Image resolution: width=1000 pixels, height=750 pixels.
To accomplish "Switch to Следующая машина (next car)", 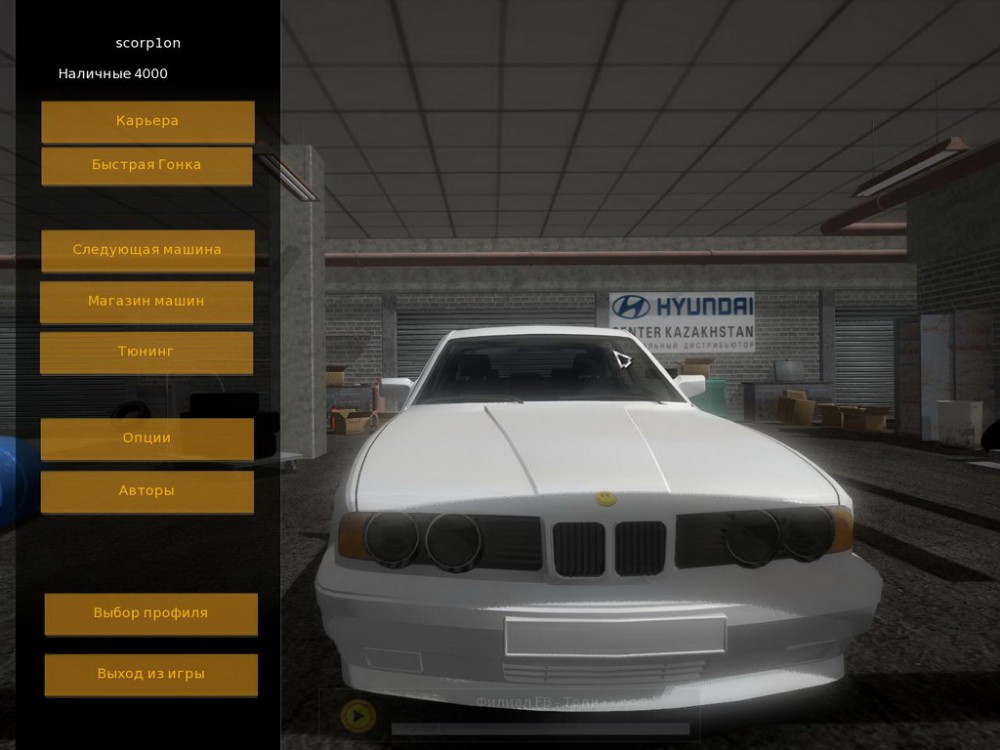I will pyautogui.click(x=147, y=250).
